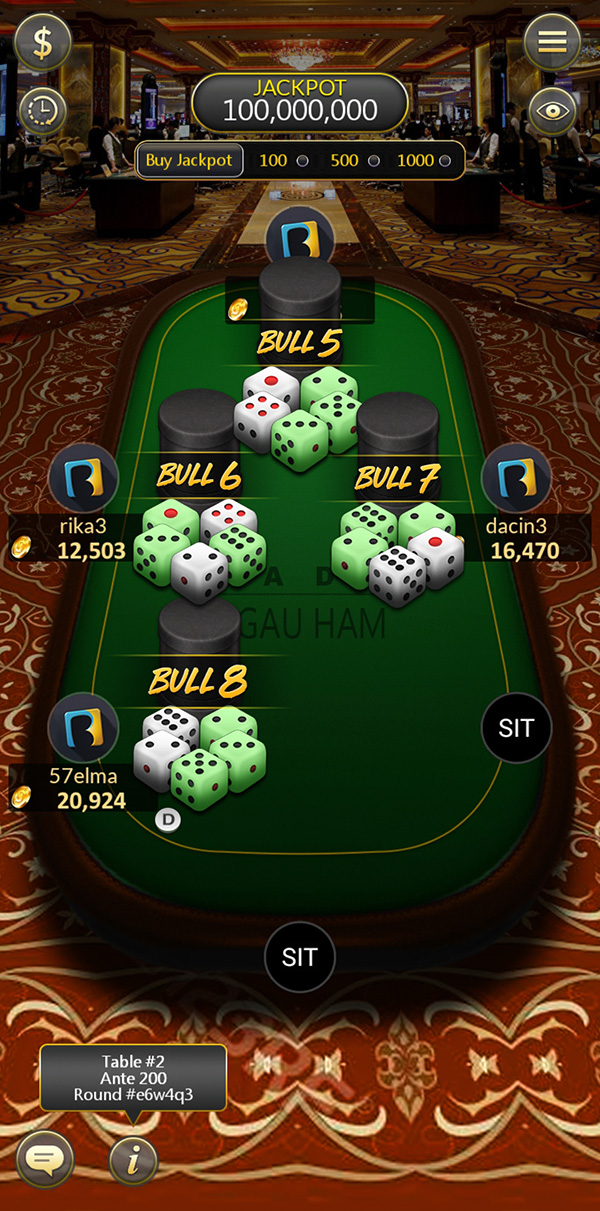Viewport: 600px width, 1211px height.
Task: Open the hamburger menu
Action: (x=552, y=42)
